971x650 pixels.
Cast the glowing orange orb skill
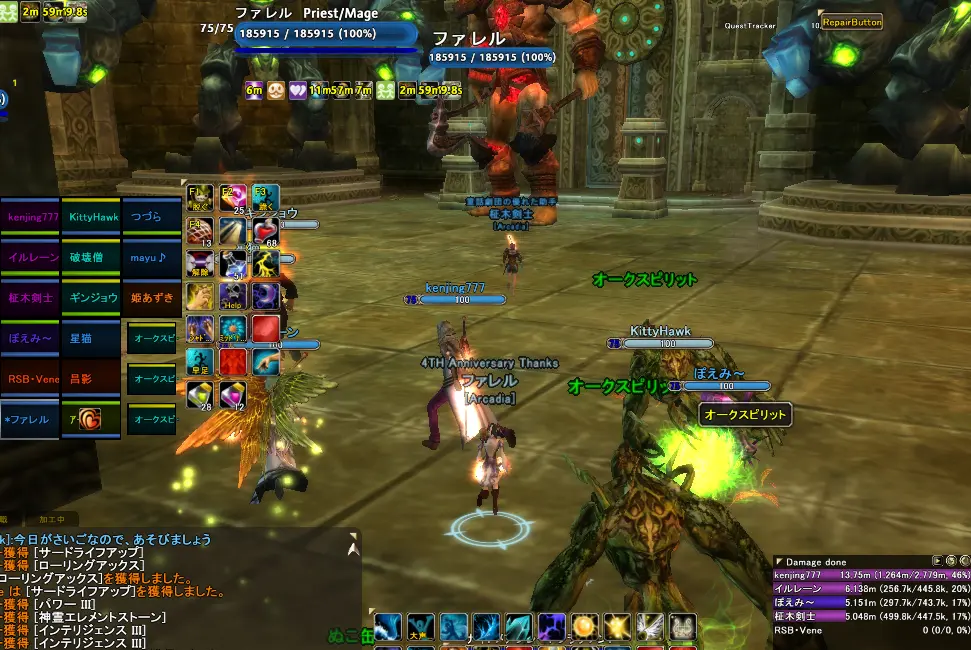(584, 627)
